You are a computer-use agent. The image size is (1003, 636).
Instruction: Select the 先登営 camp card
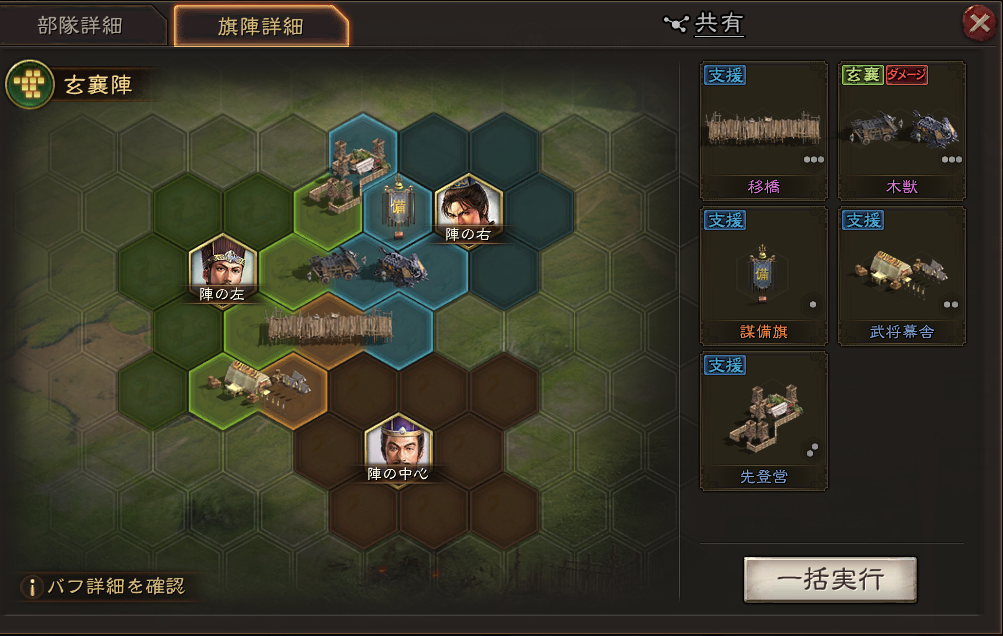[x=763, y=420]
